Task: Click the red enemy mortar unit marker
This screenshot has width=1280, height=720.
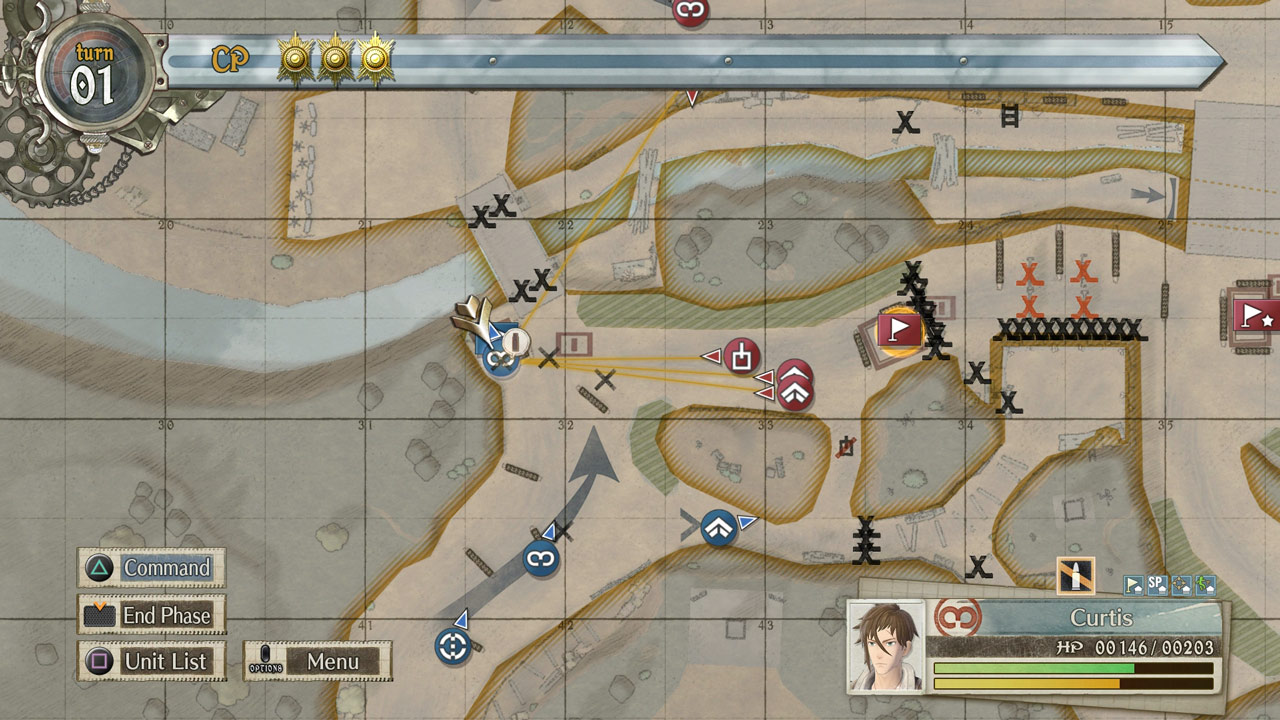Action: click(x=742, y=356)
